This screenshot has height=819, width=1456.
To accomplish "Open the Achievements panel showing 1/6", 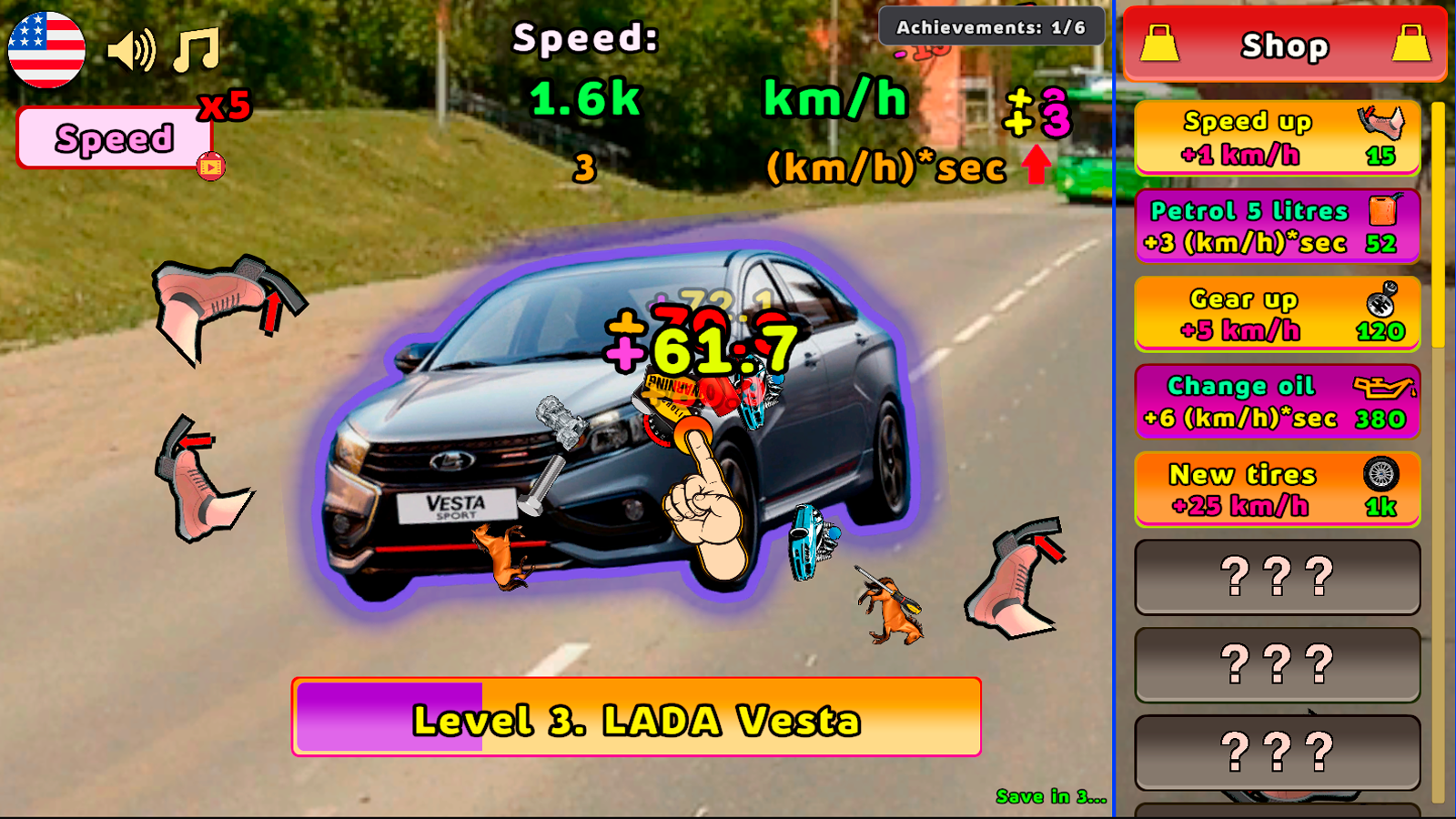I will point(990,27).
